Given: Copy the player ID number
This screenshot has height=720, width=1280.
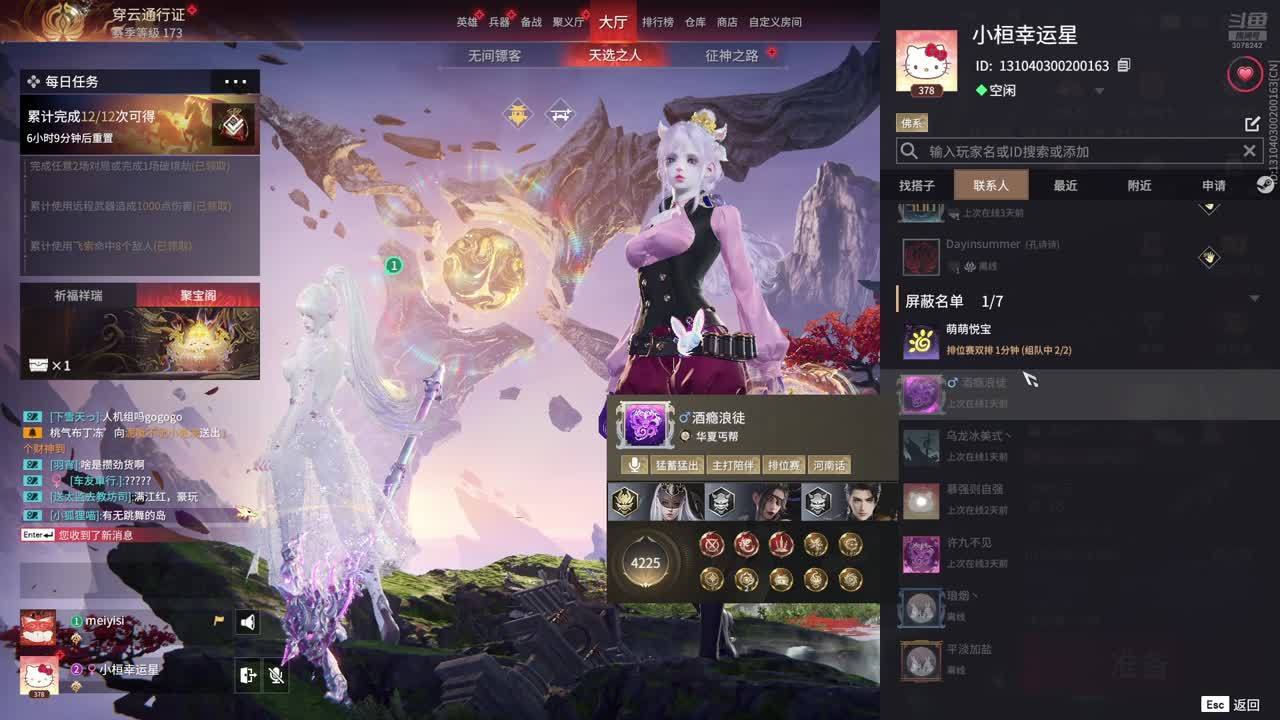Looking at the screenshot, I should (1124, 66).
